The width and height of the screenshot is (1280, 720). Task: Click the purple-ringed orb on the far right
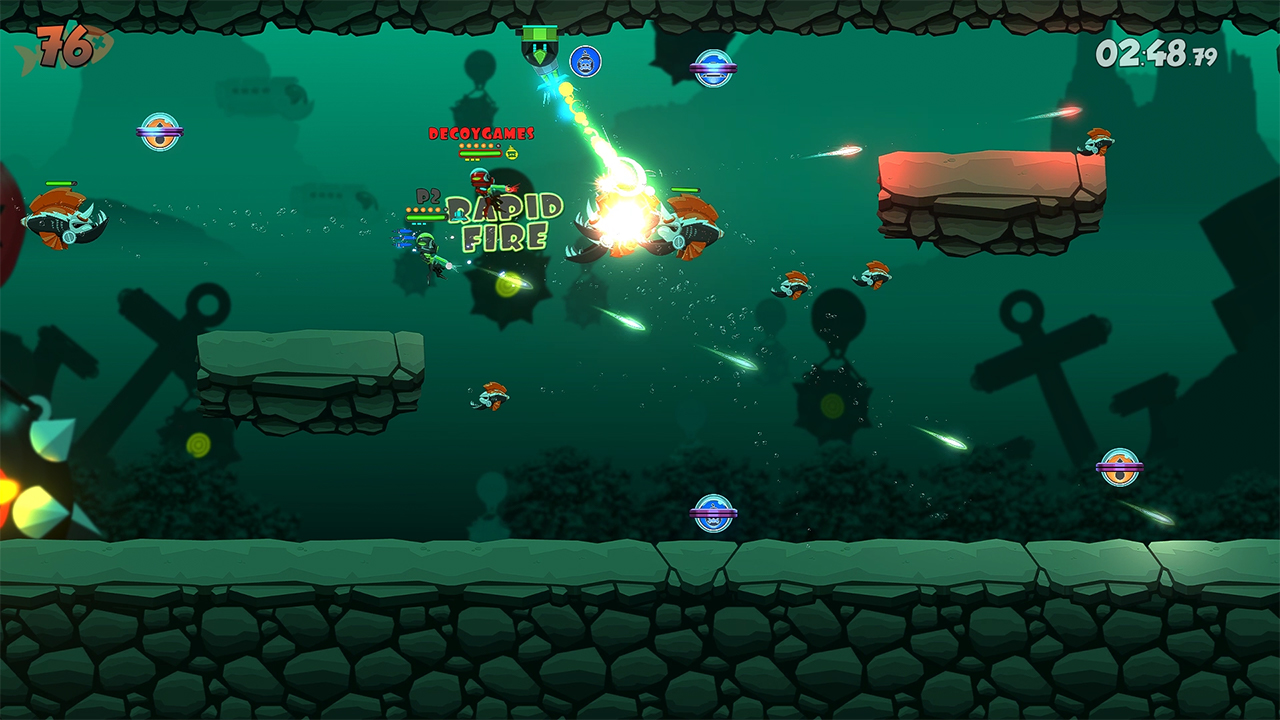[x=1120, y=467]
